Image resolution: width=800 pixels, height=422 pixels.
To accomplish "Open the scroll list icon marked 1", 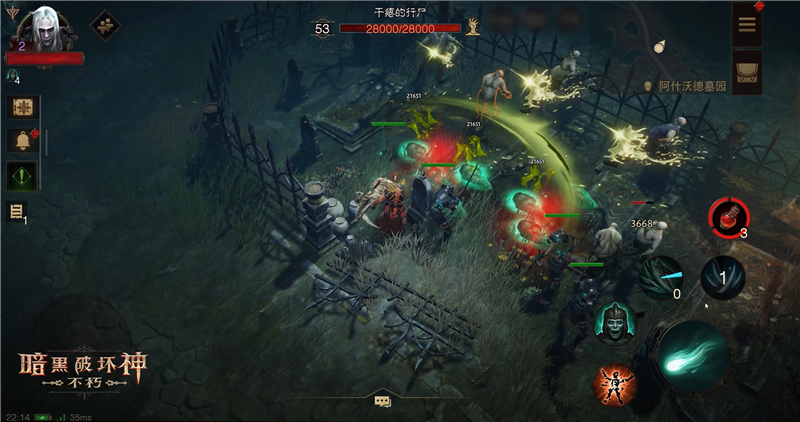I will point(18,211).
